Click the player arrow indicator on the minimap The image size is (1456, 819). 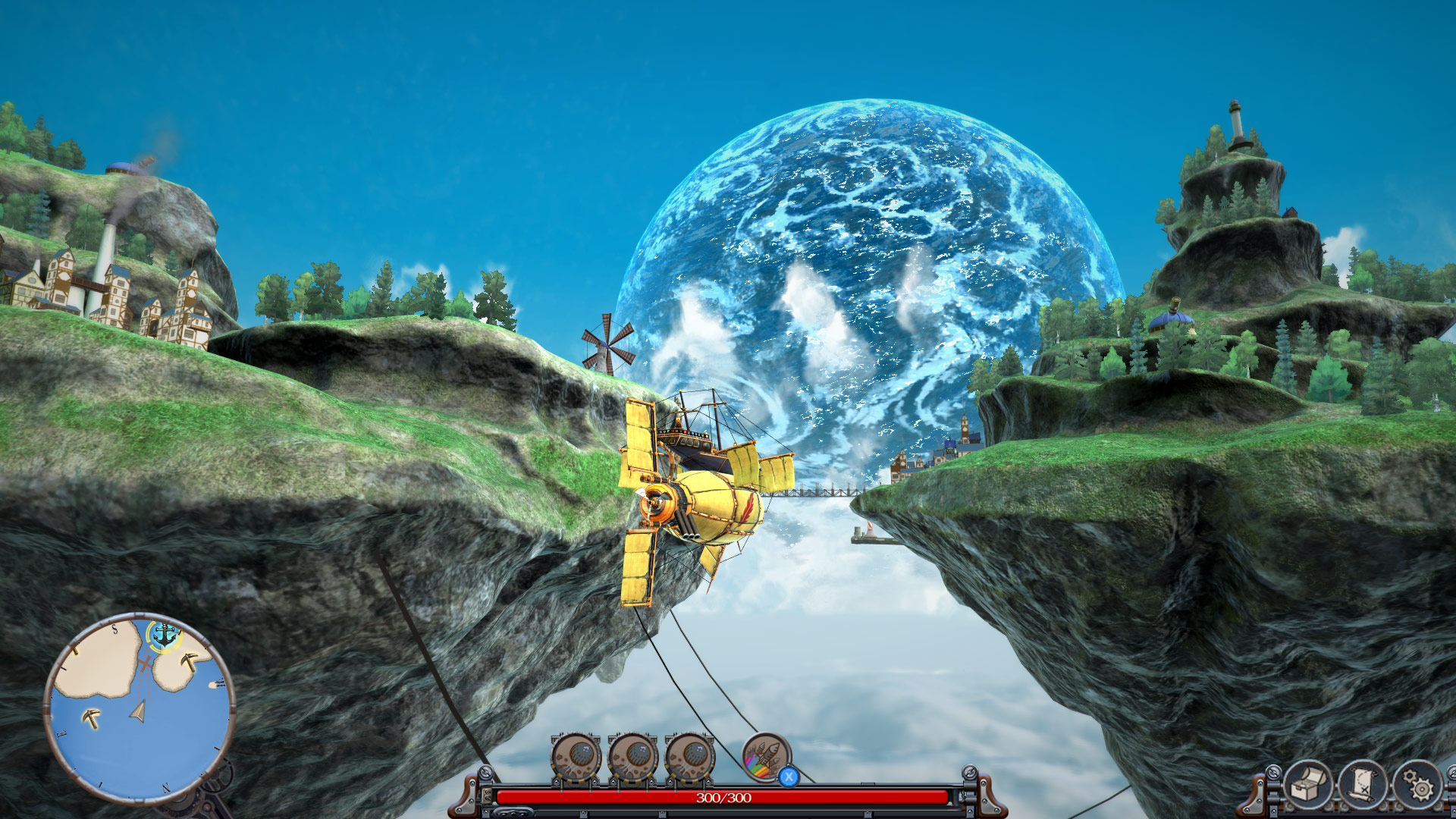pos(138,711)
